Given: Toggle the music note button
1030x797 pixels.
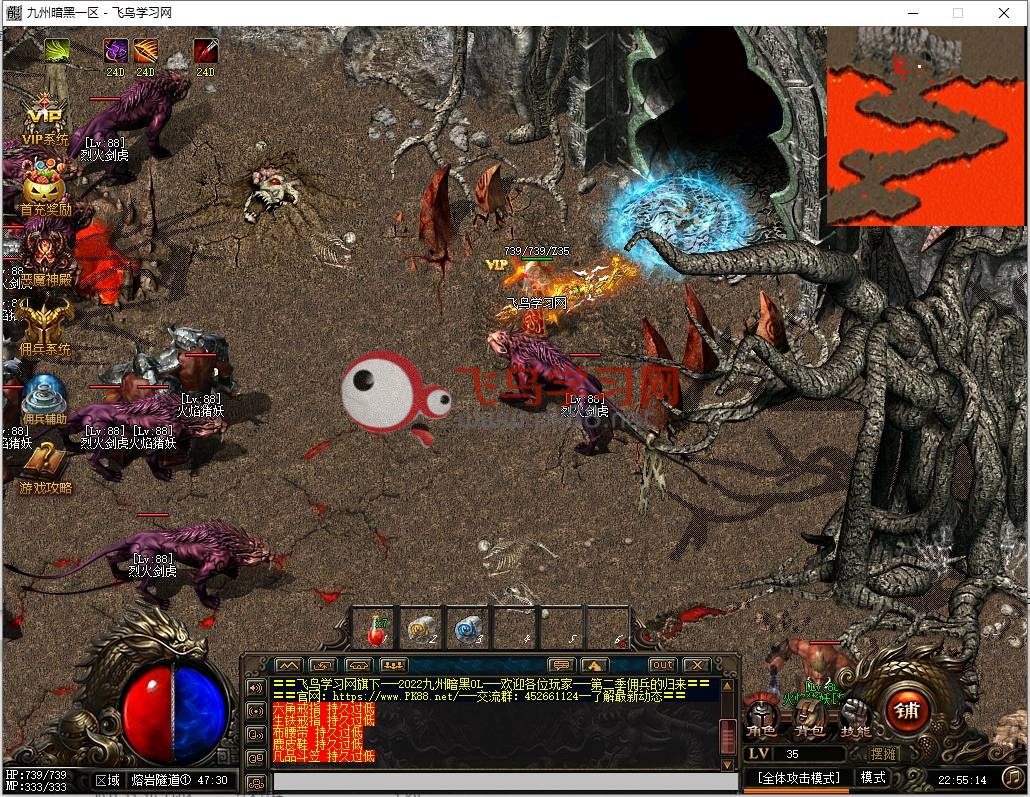Looking at the screenshot, I should click(x=1012, y=777).
